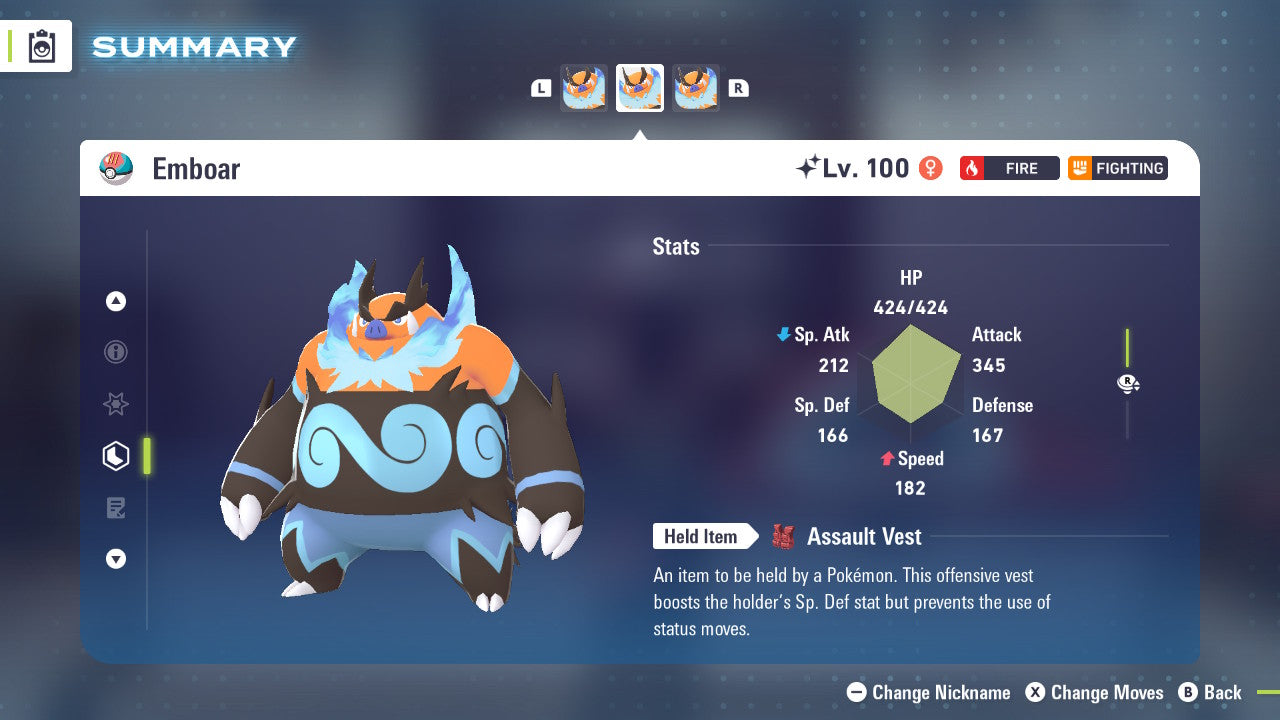Image resolution: width=1280 pixels, height=720 pixels.
Task: Select the star icon in the sidebar
Action: point(115,404)
